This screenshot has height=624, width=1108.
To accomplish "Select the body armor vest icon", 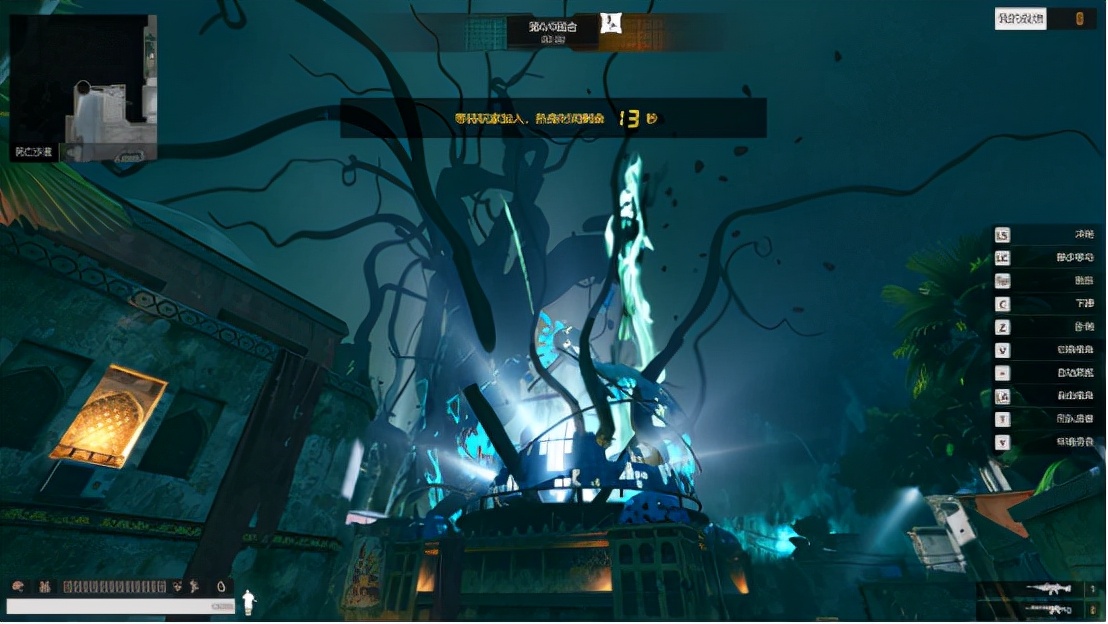I will pyautogui.click(x=44, y=587).
